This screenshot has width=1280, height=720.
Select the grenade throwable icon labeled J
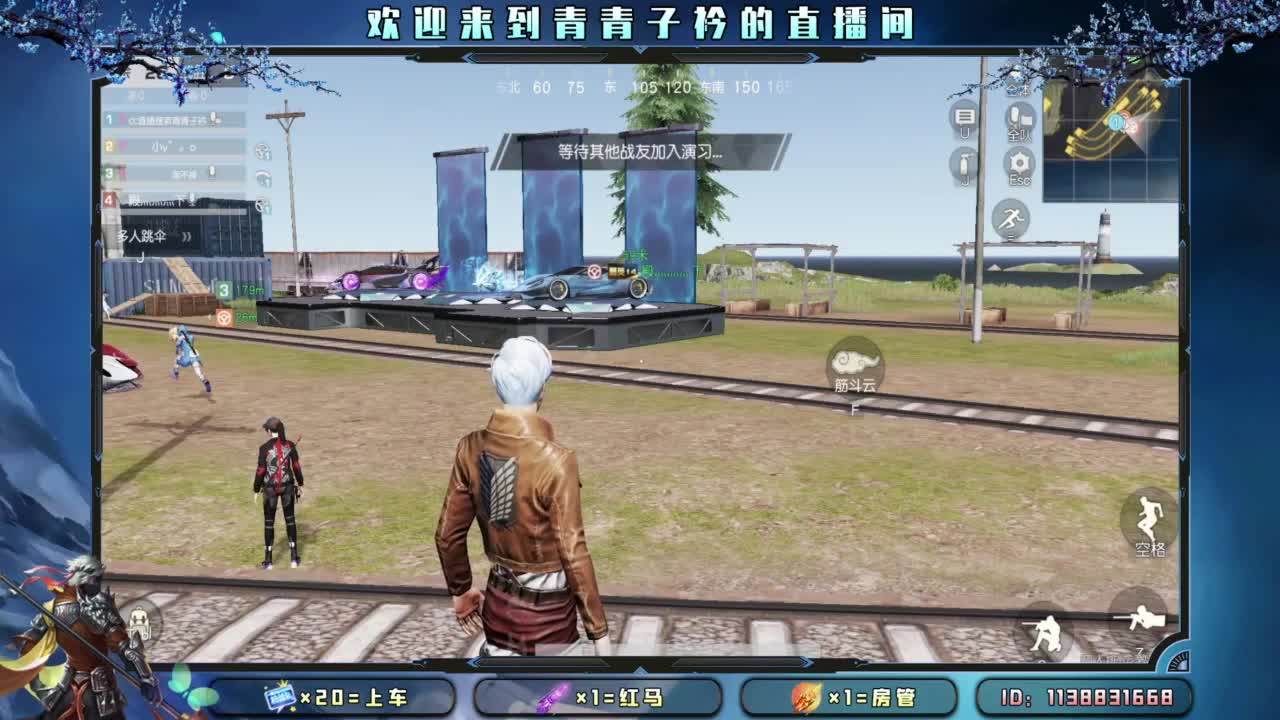click(x=962, y=163)
